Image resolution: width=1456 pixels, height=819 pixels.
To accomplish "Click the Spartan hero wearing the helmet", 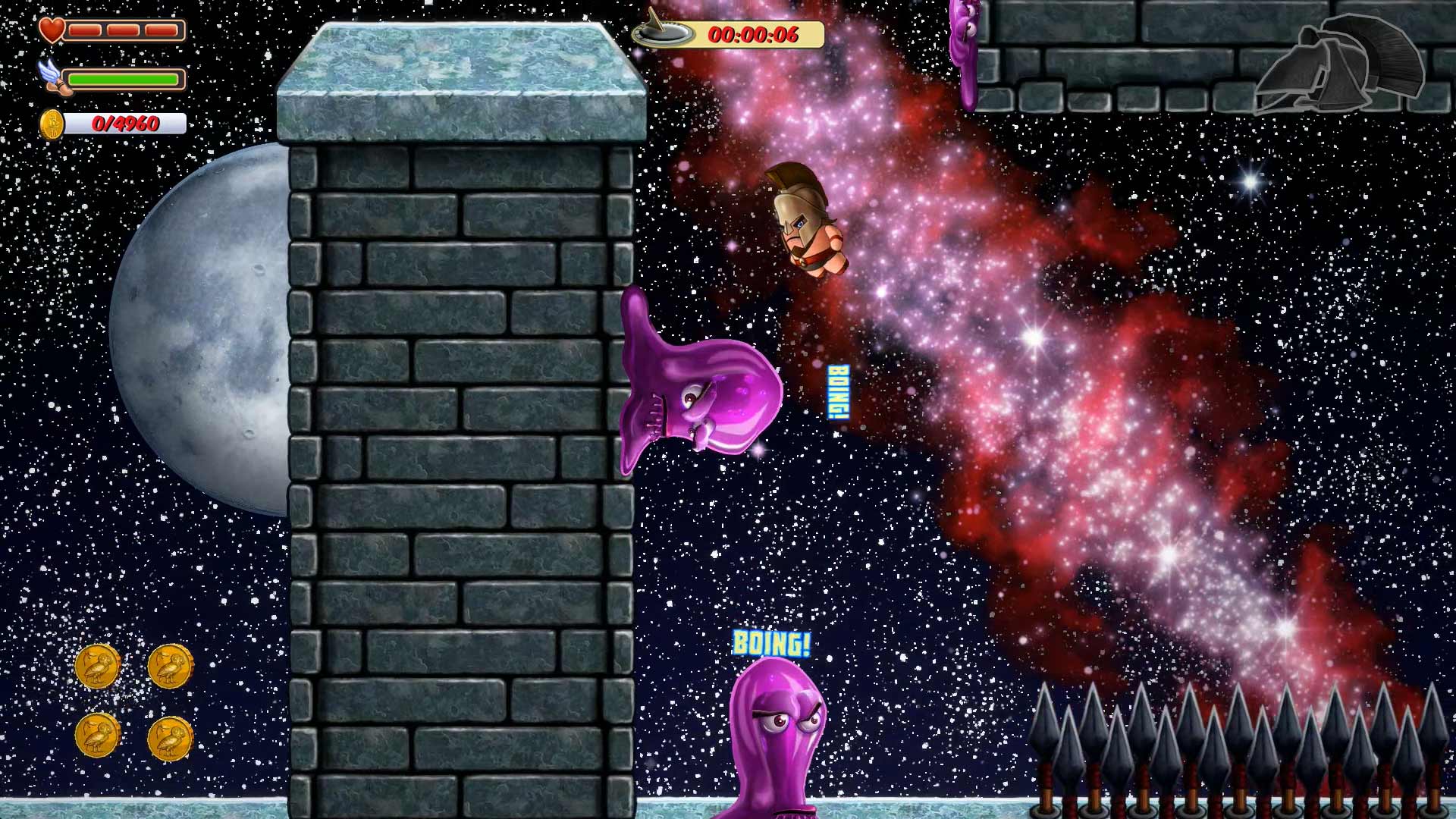I will coord(806,220).
